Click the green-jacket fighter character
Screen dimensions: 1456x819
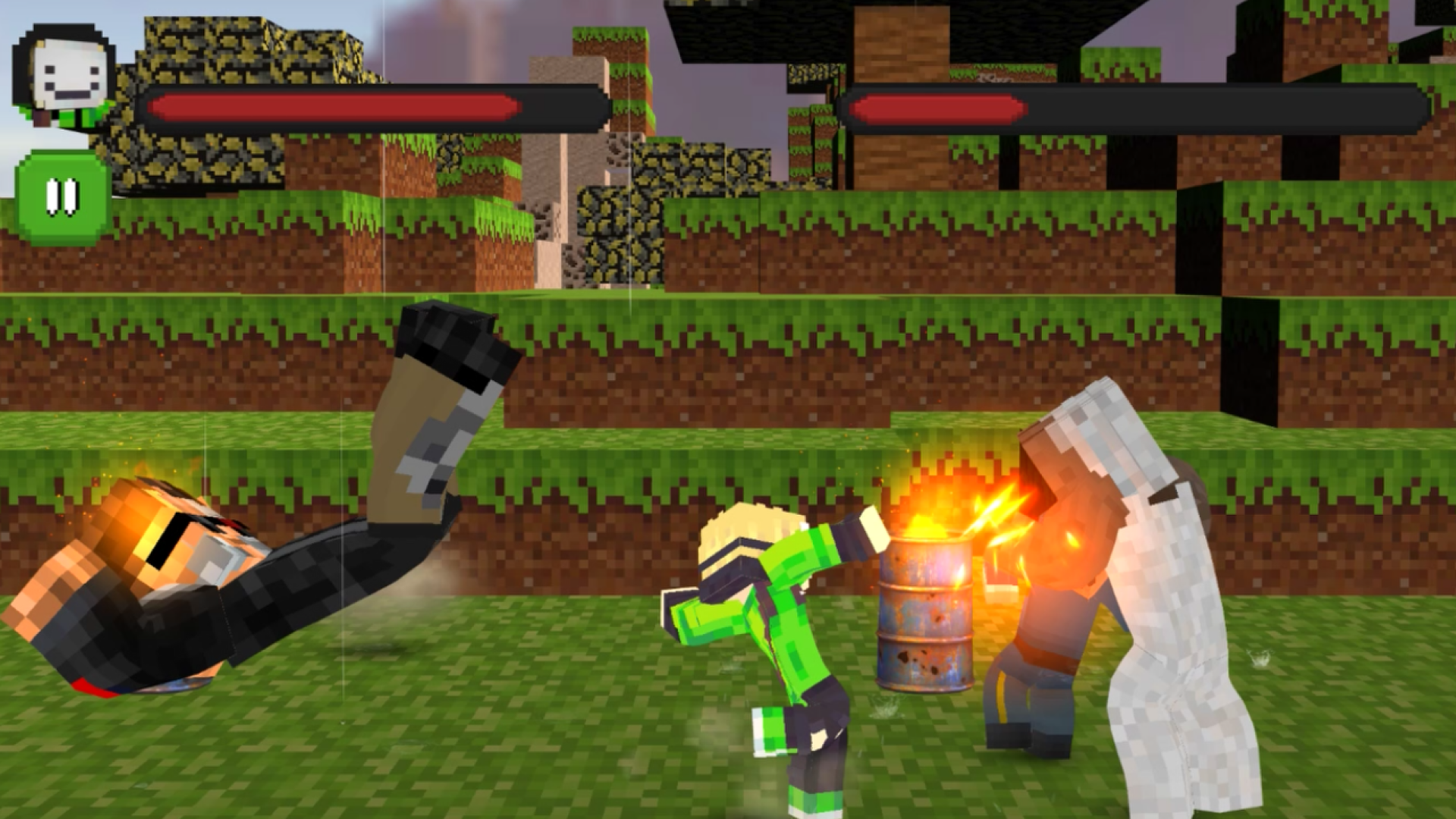click(x=766, y=629)
